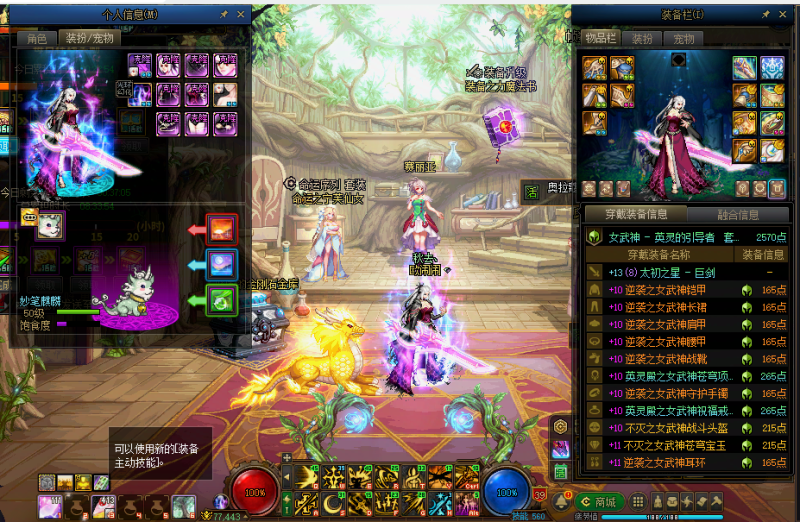The height and width of the screenshot is (522, 800).
Task: Switch to the 角色 character tab
Action: point(36,38)
